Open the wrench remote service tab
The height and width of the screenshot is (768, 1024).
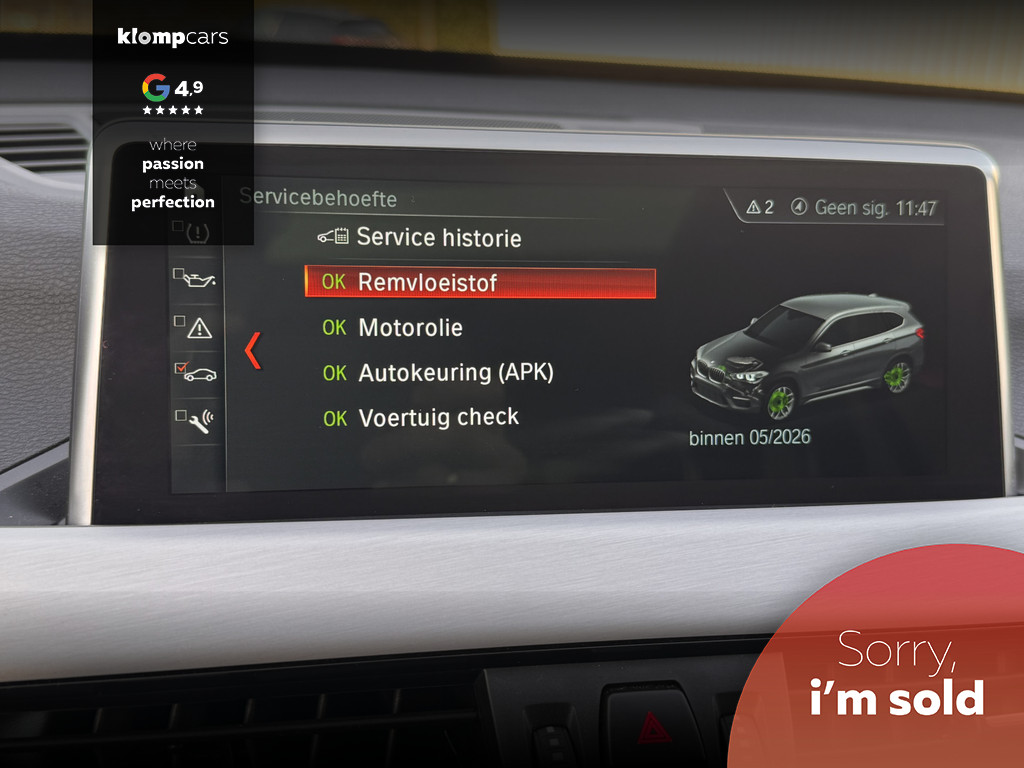tap(198, 420)
